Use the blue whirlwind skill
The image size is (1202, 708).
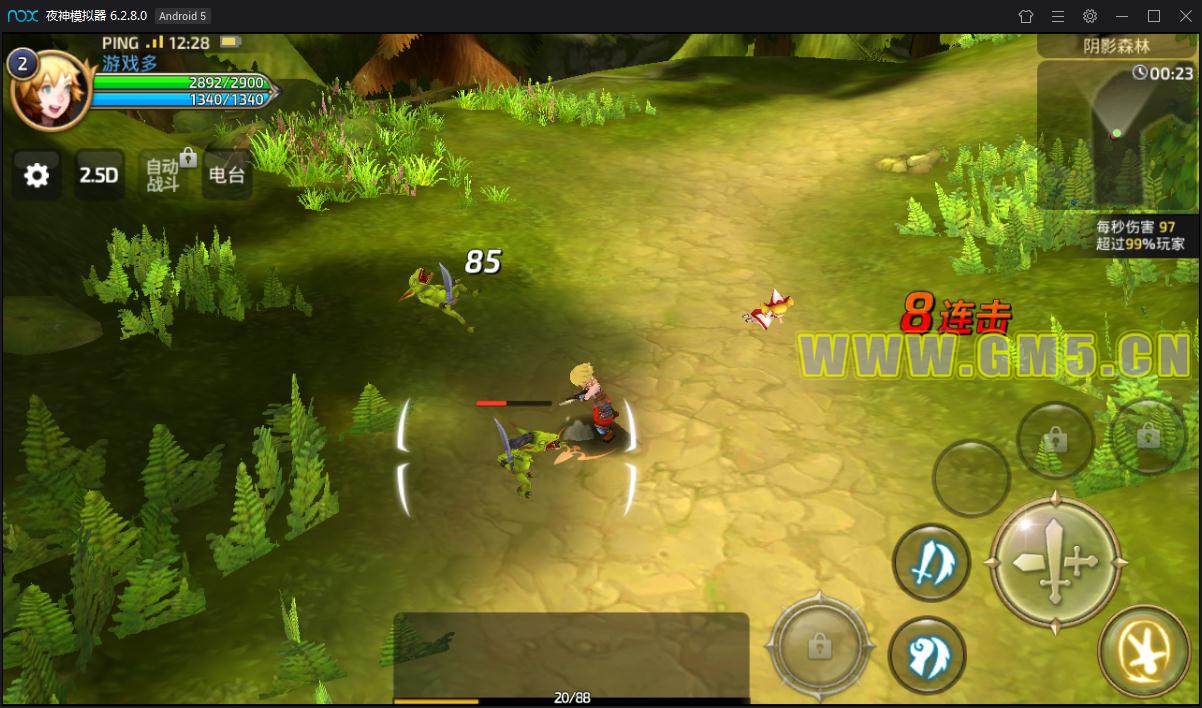(927, 656)
